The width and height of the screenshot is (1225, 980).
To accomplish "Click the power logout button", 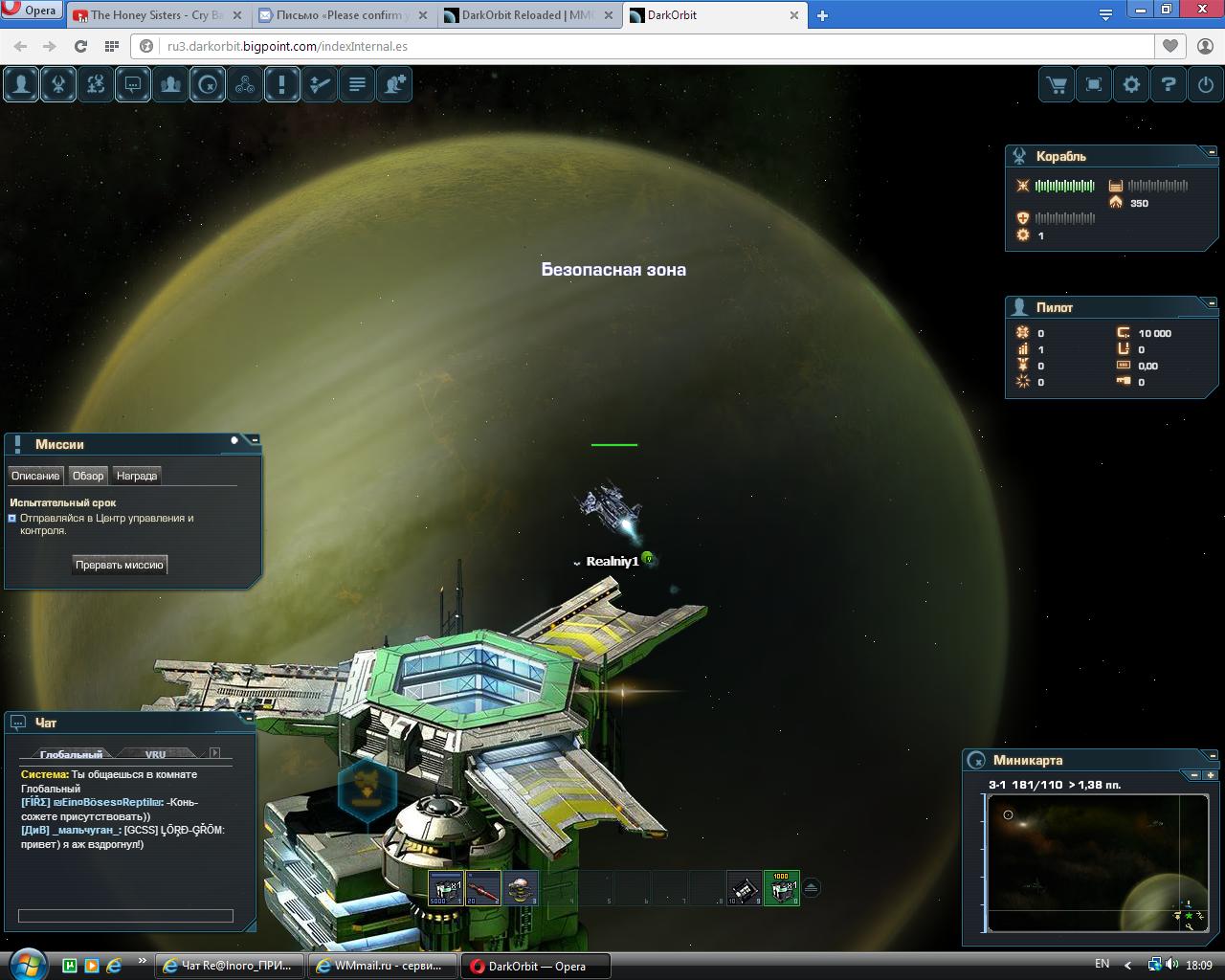I will pyautogui.click(x=1206, y=84).
